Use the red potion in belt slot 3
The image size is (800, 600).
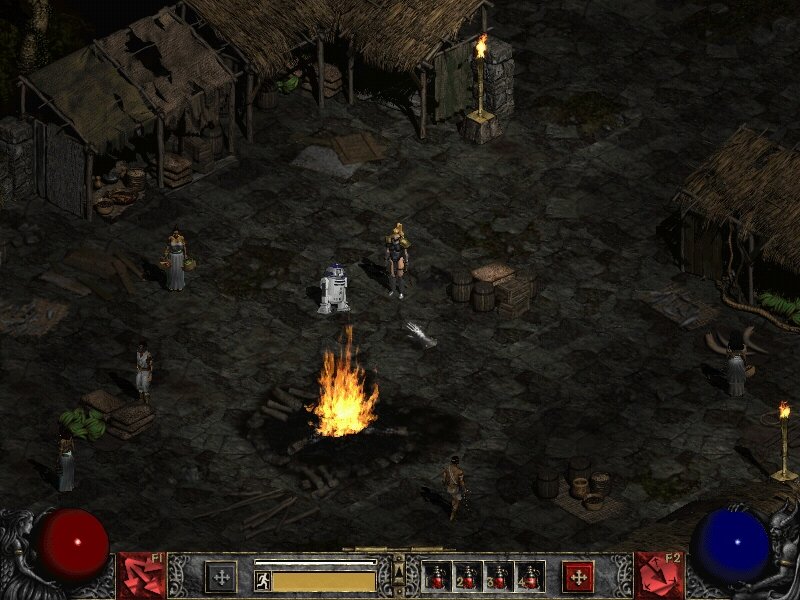[x=499, y=577]
